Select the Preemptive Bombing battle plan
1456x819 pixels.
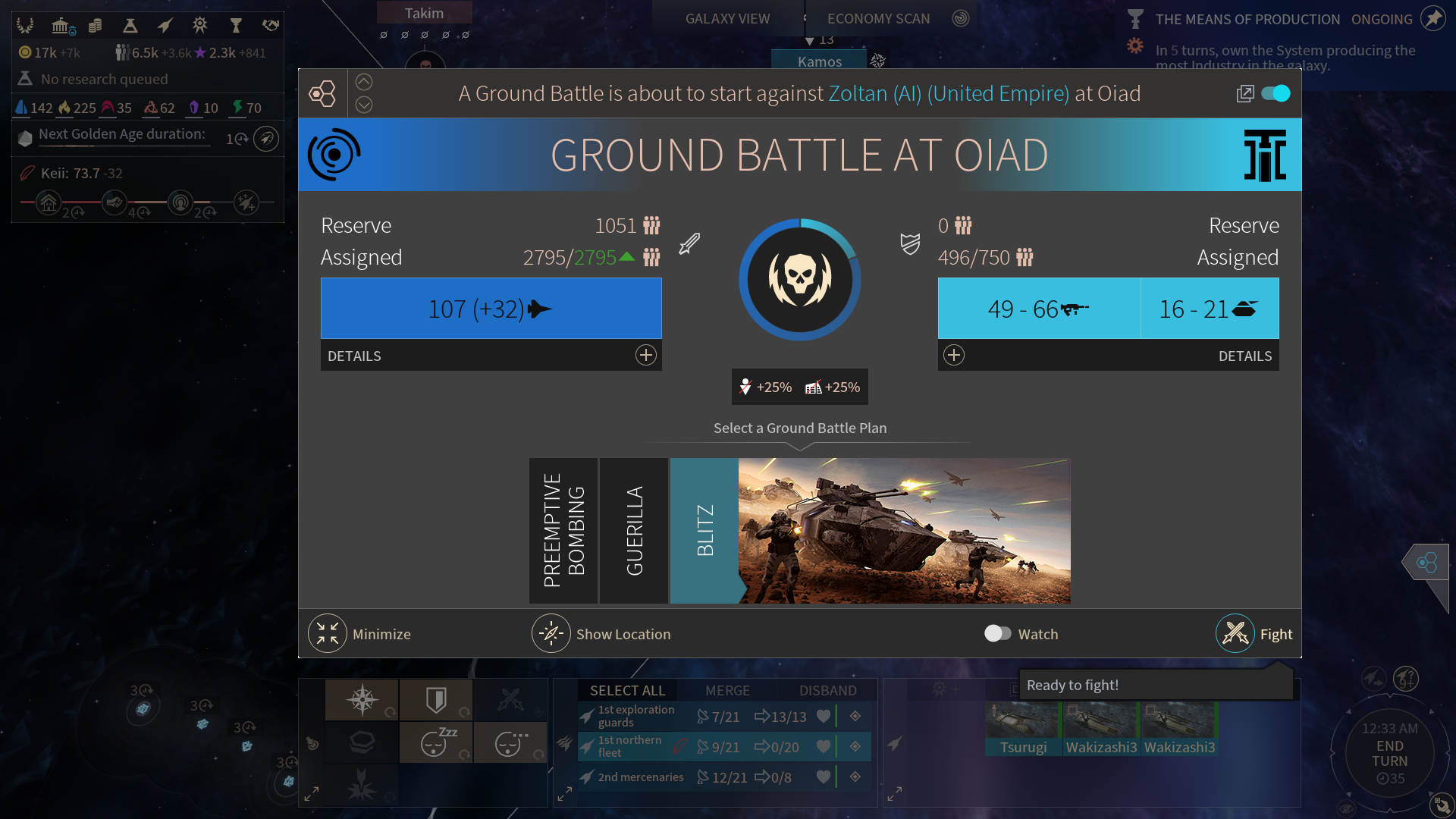click(x=563, y=531)
